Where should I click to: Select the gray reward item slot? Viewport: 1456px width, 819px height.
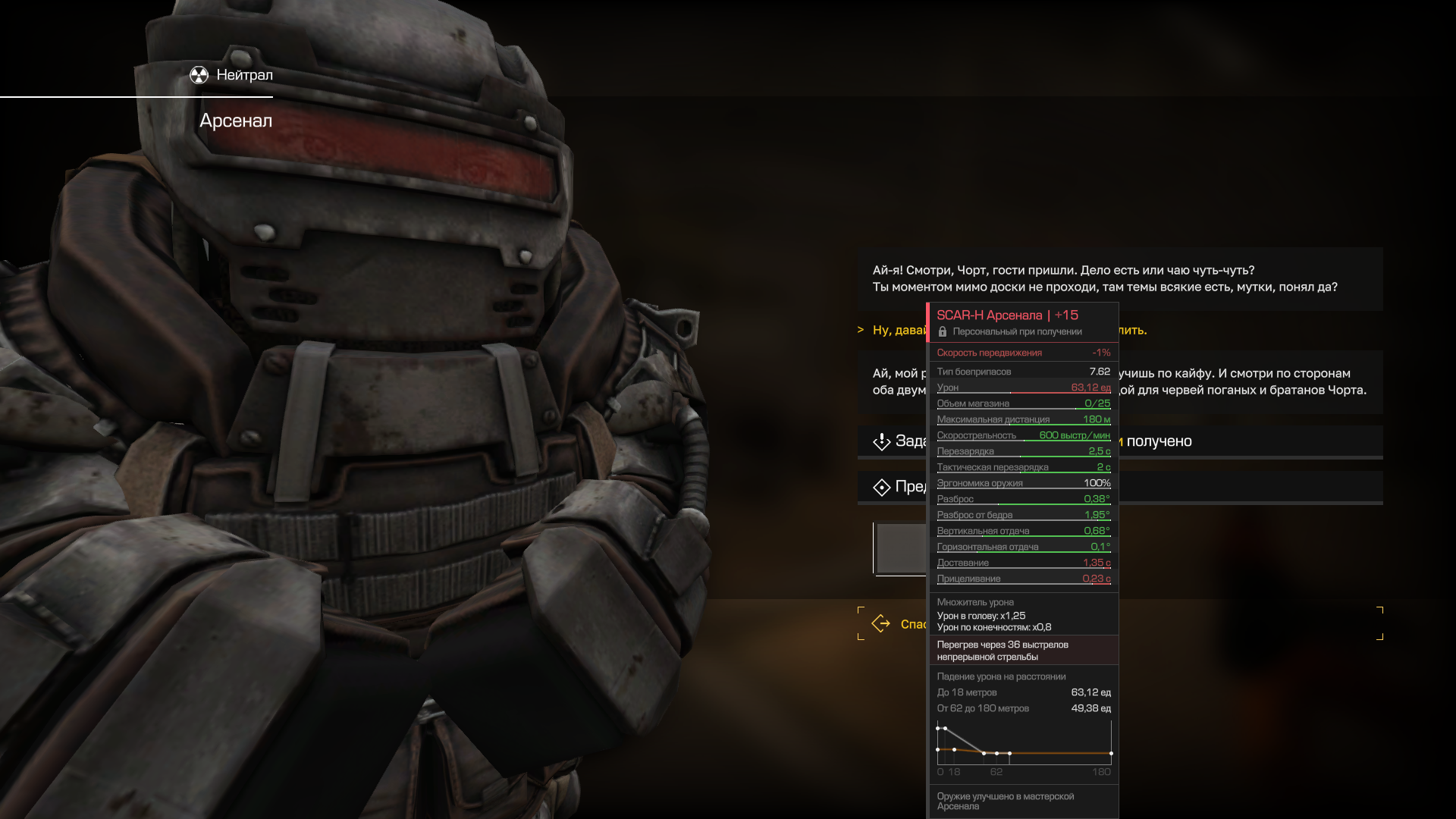[x=901, y=548]
